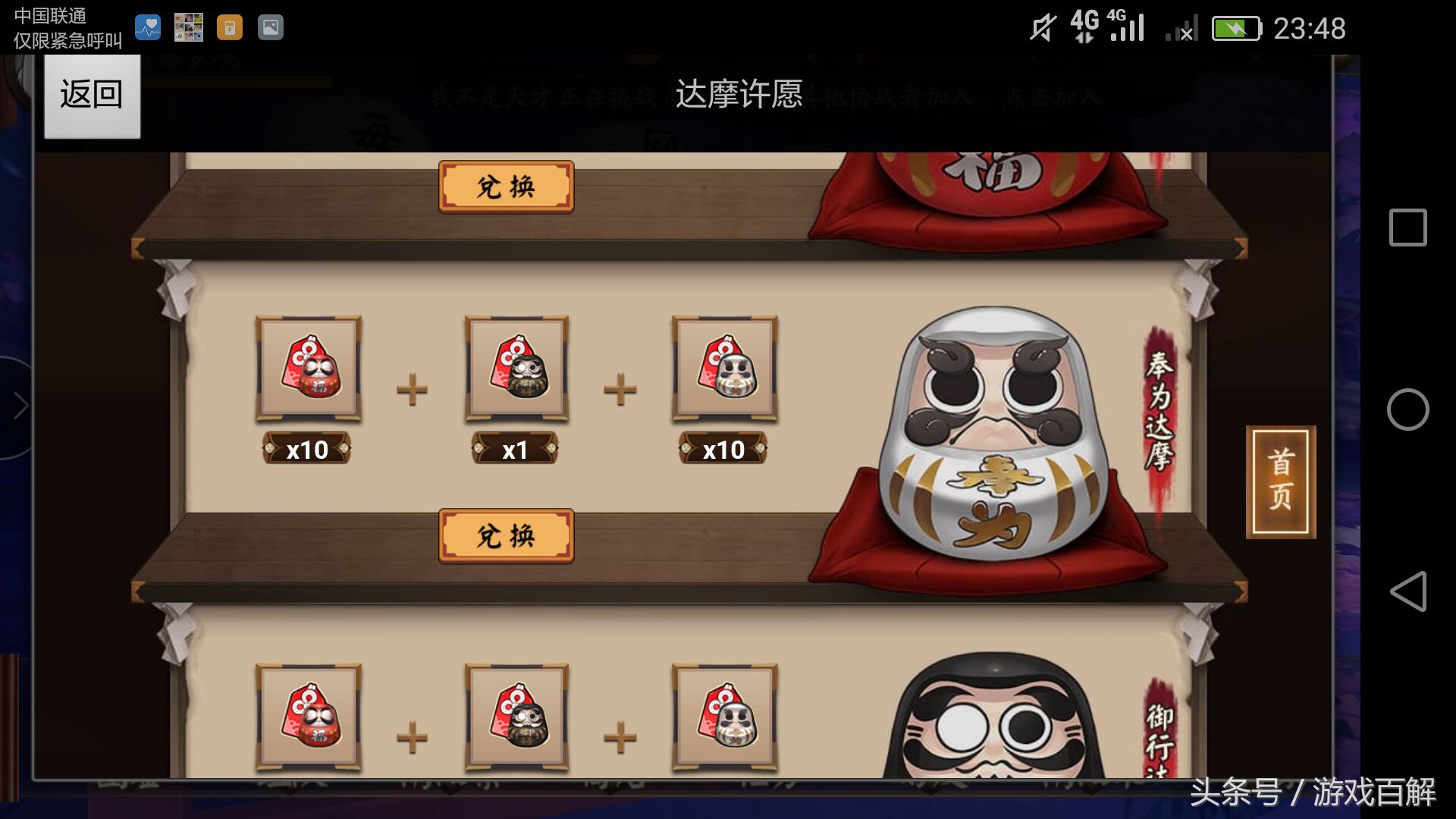
Task: Click the top 兑换 exchange button
Action: [x=506, y=185]
